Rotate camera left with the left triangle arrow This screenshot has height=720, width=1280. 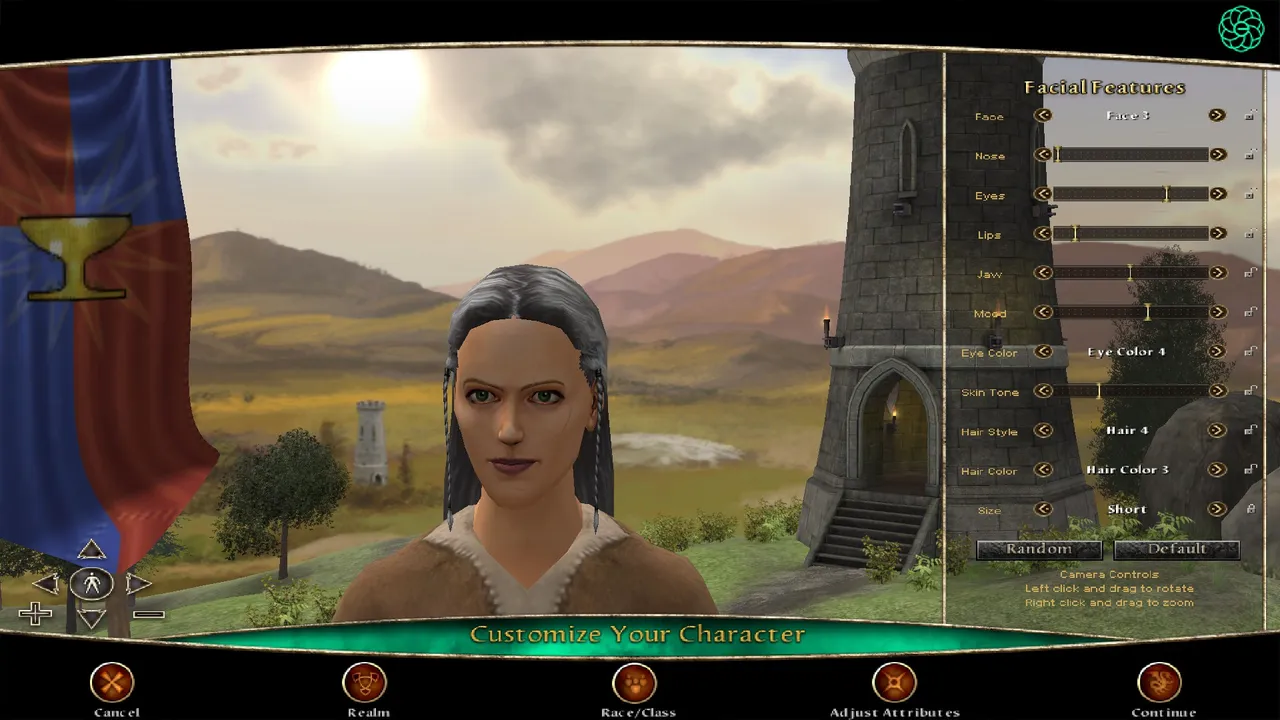48,583
